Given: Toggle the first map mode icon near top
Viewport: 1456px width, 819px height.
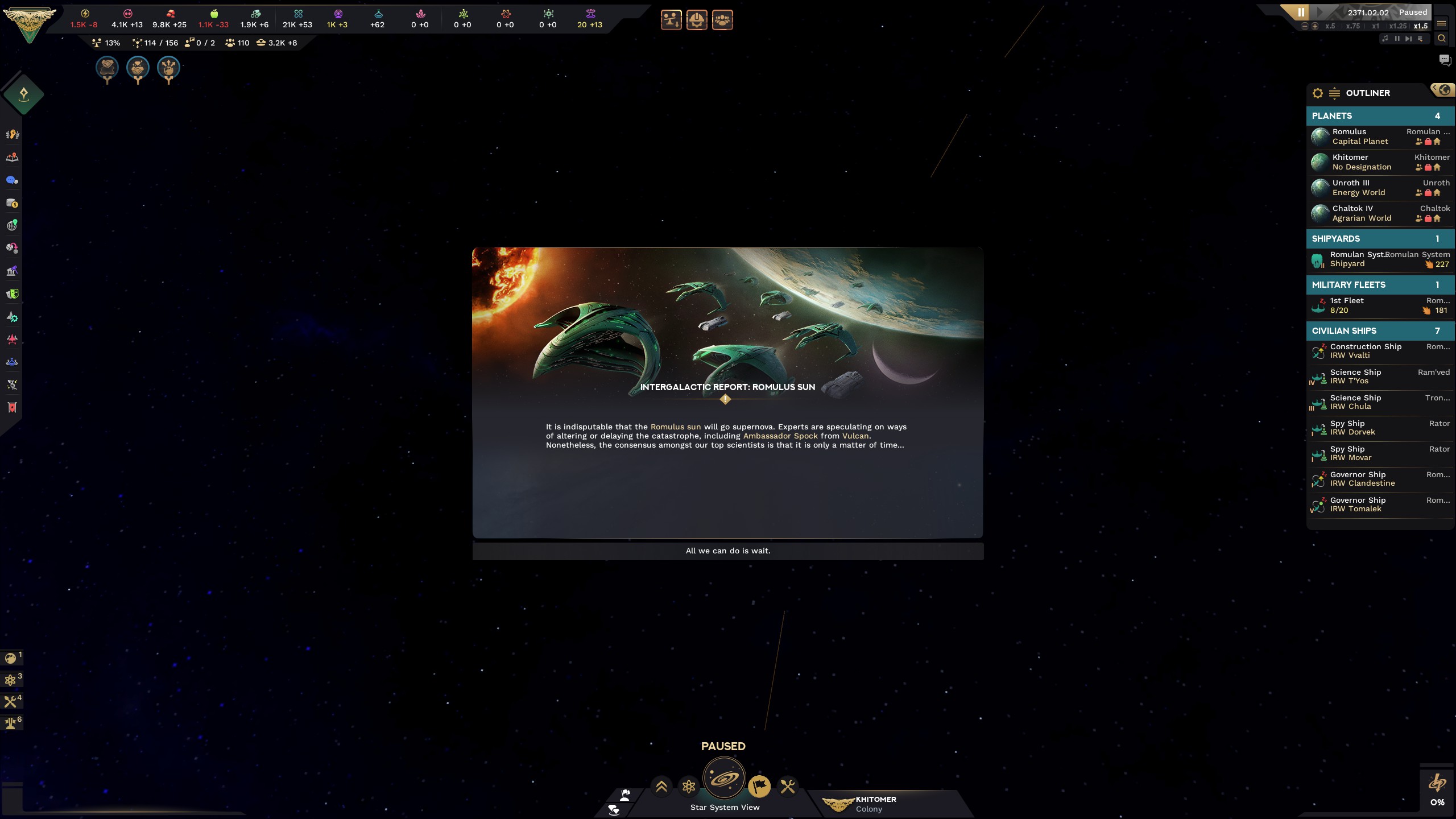Looking at the screenshot, I should pos(671,20).
